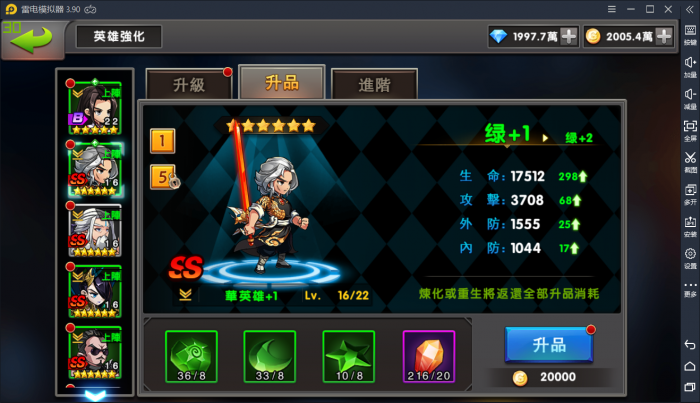Go back using the green arrow
This screenshot has width=700, height=403.
30,39
